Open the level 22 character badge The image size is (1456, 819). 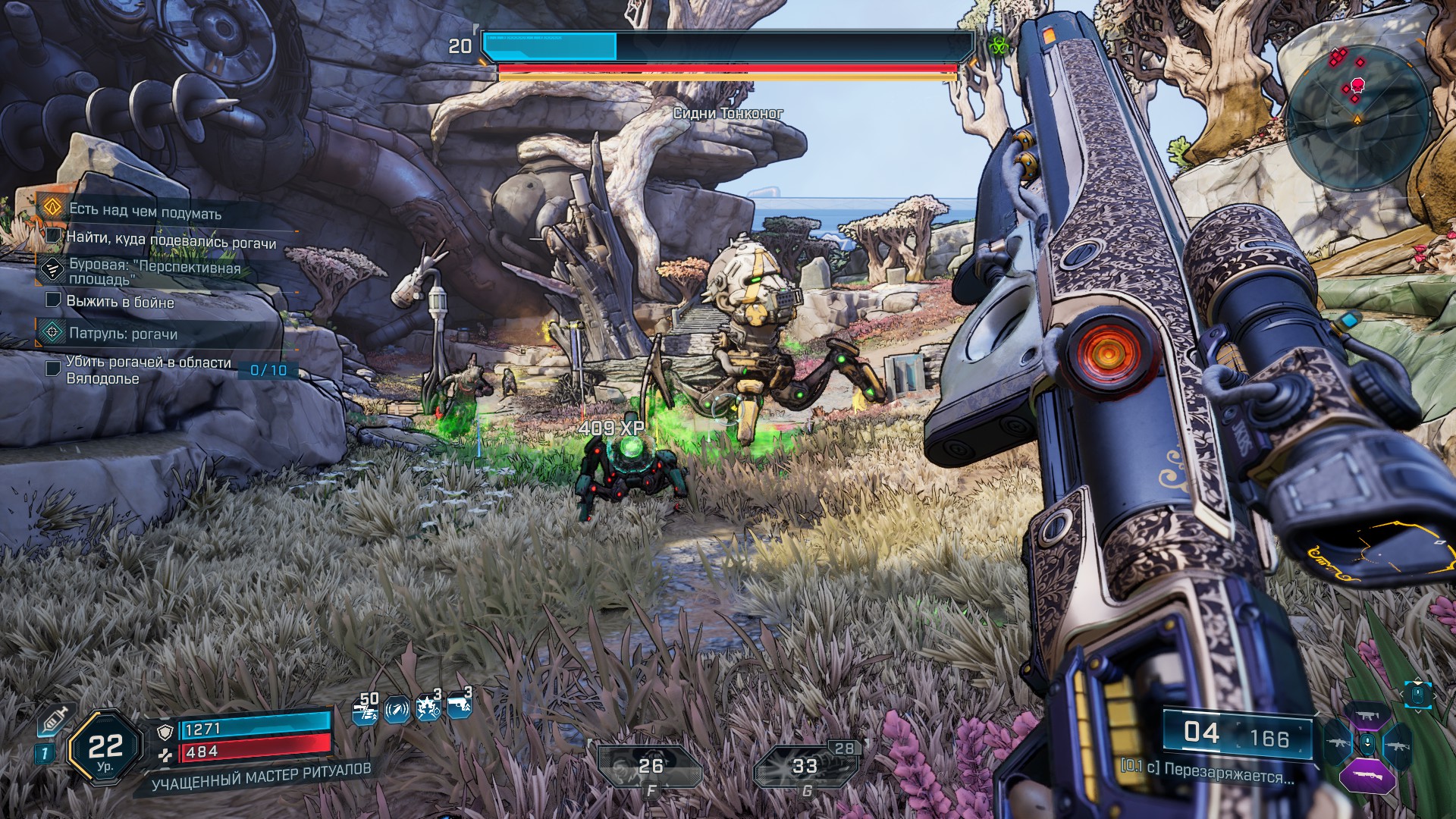(x=105, y=749)
